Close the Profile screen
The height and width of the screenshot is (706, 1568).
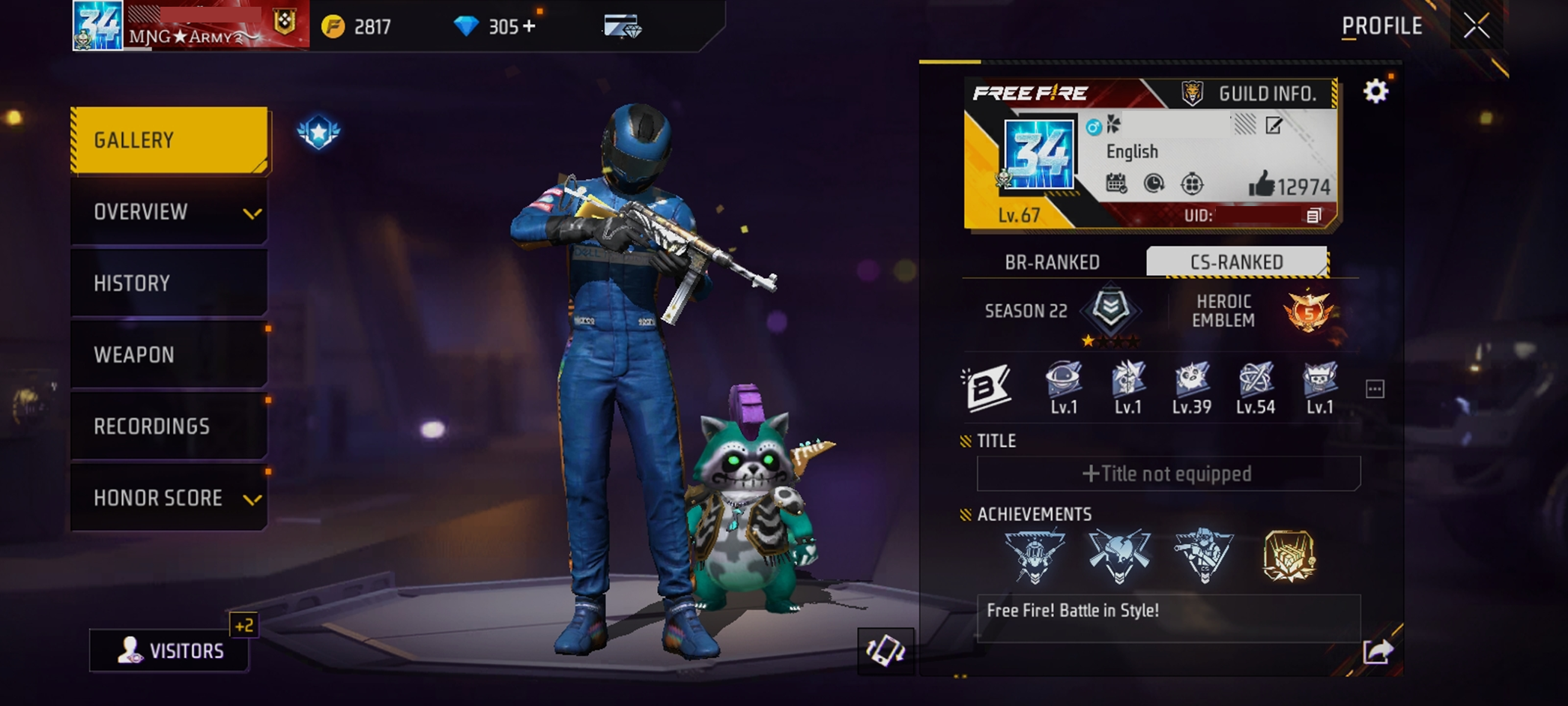(1476, 26)
